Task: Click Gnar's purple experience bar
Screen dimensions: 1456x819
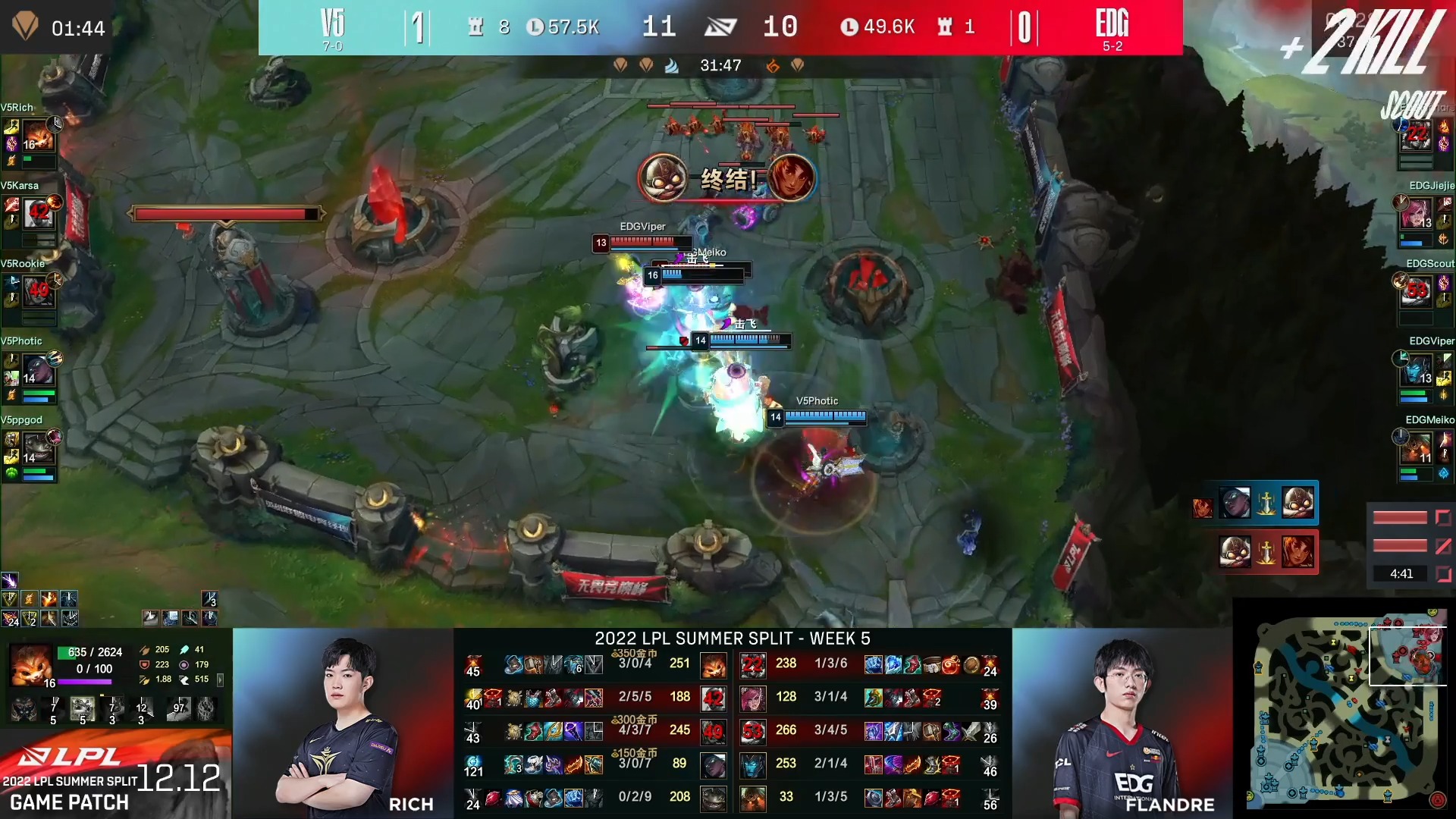Action: (85, 682)
